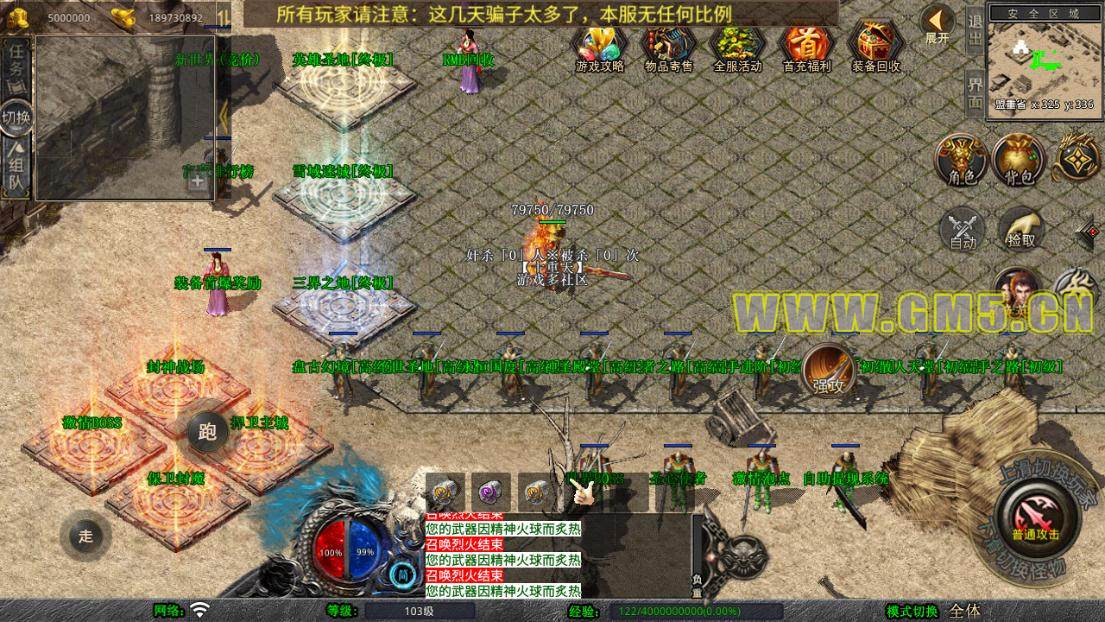The image size is (1105, 622).
Task: Toggle the 跑 run movement button
Action: click(x=207, y=432)
